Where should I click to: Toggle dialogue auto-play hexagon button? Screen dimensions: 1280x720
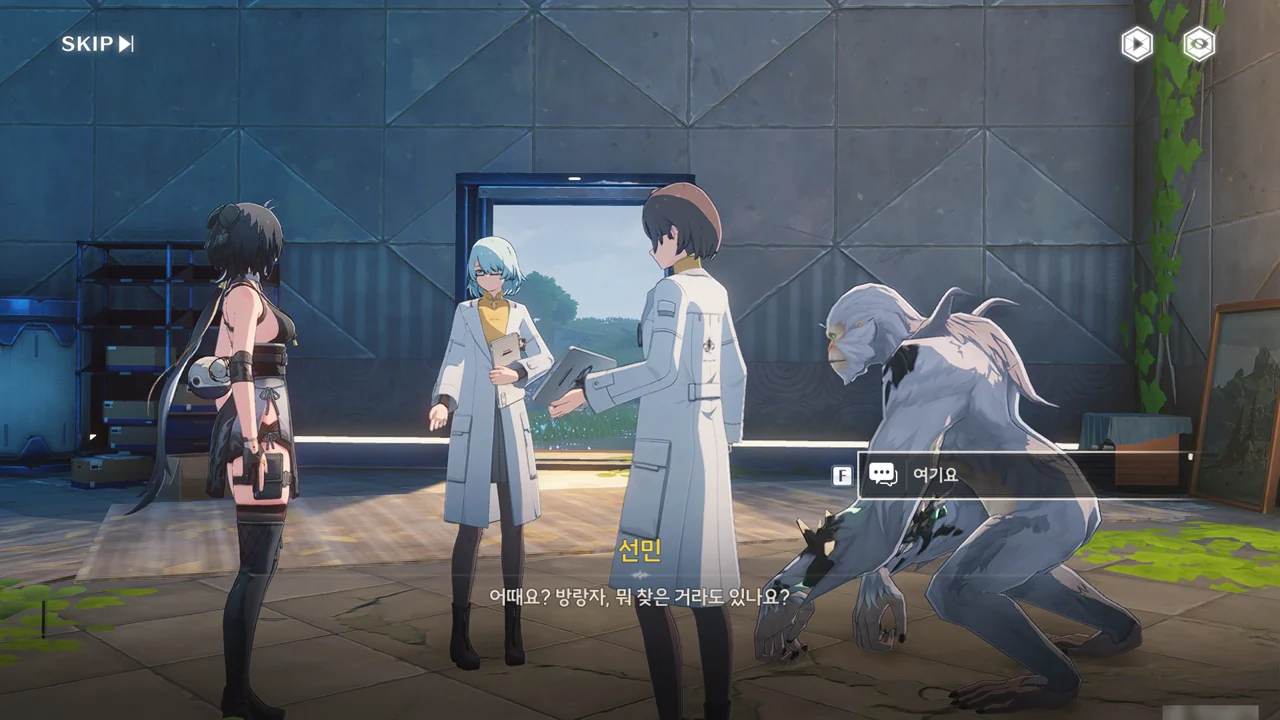point(1136,44)
